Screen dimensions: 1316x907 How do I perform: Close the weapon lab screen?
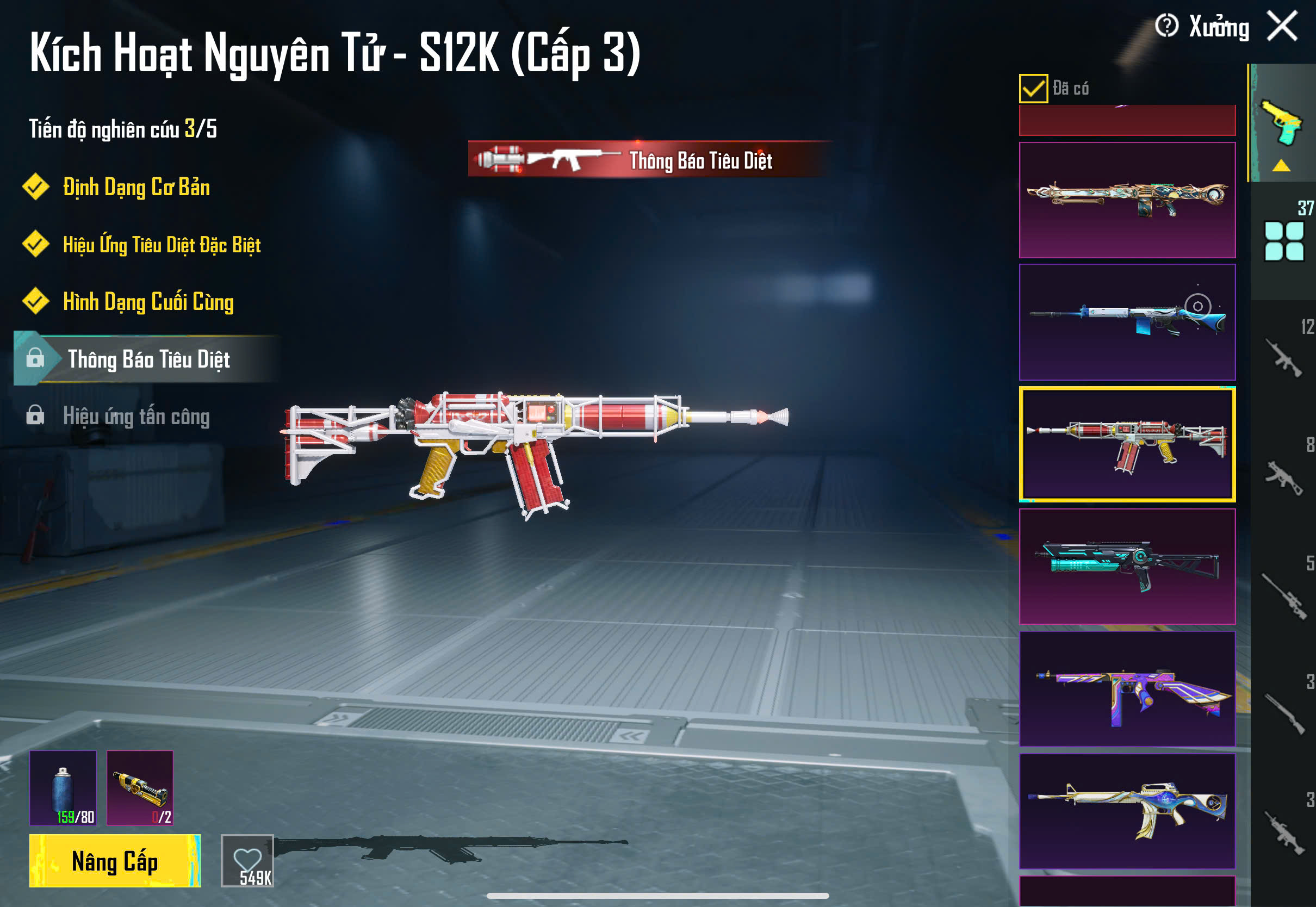(1282, 27)
